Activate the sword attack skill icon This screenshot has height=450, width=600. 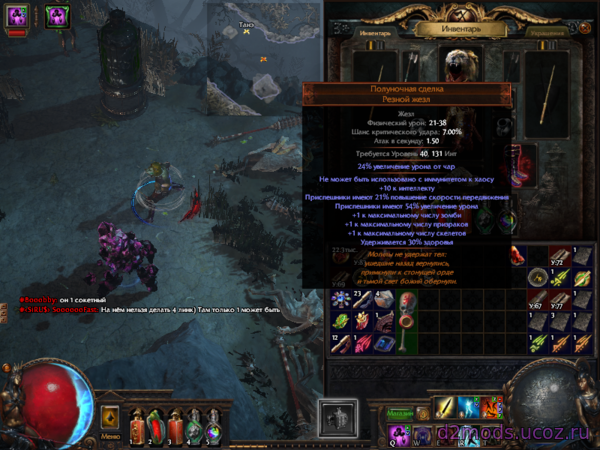[x=447, y=408]
